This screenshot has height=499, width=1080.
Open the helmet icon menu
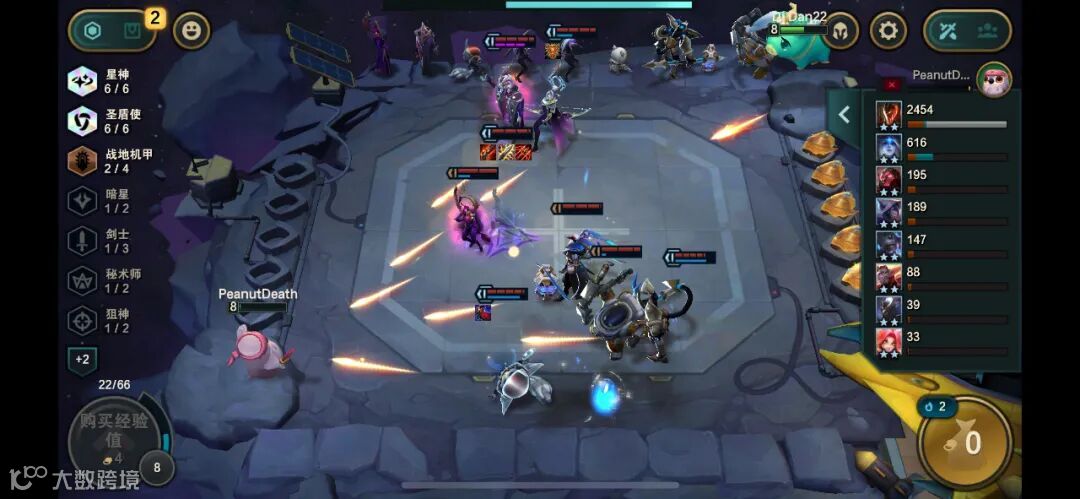pos(840,31)
